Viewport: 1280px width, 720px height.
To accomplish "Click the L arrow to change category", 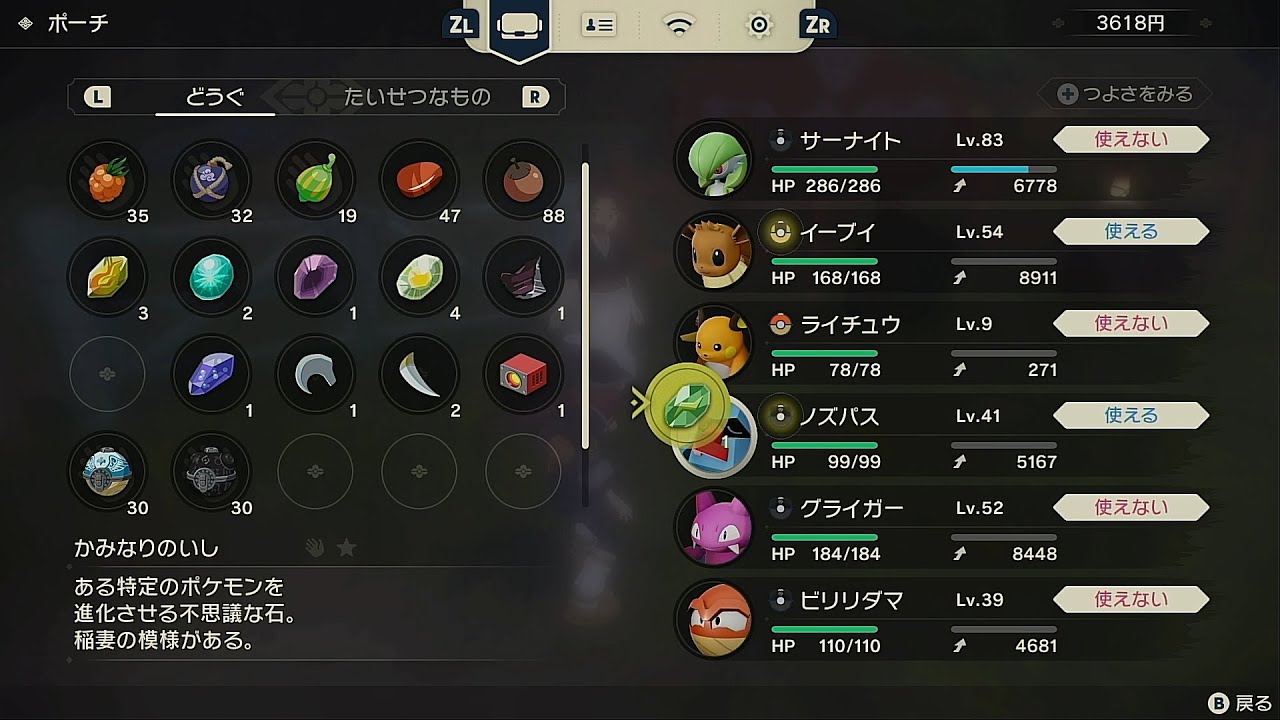I will pos(97,96).
